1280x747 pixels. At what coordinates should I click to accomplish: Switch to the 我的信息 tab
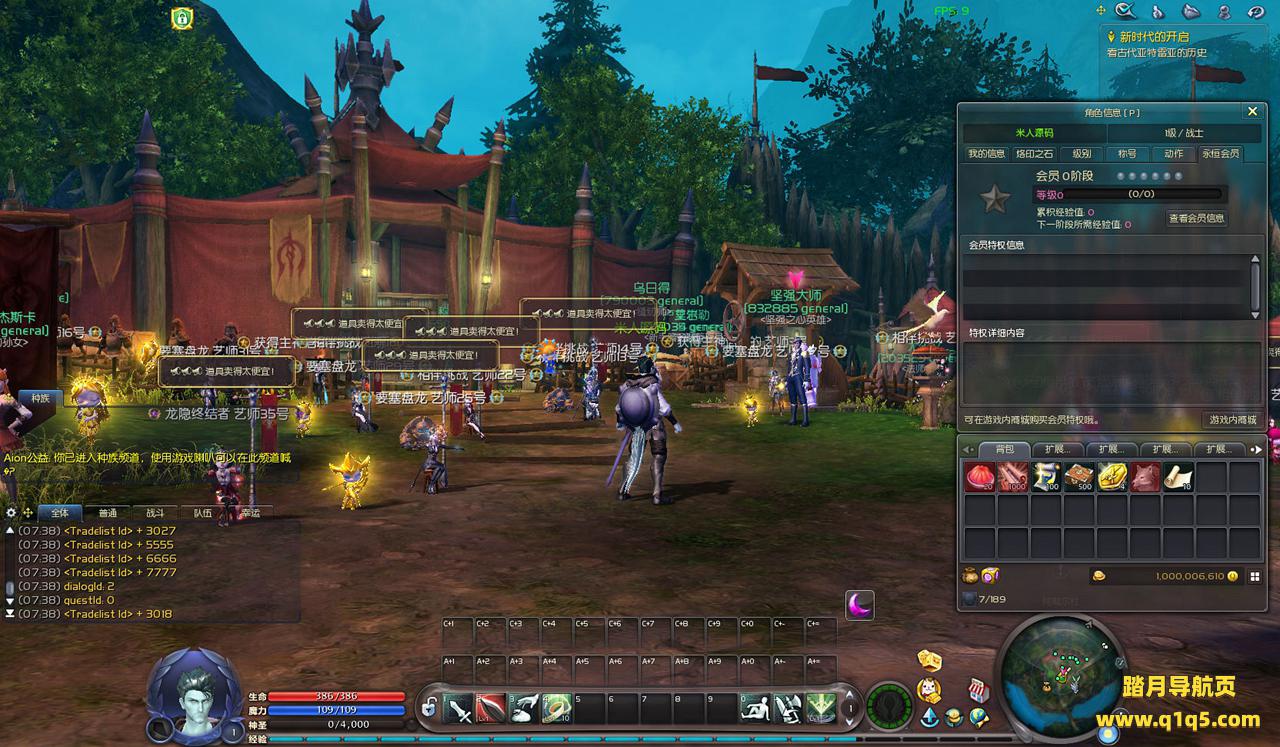coord(986,154)
